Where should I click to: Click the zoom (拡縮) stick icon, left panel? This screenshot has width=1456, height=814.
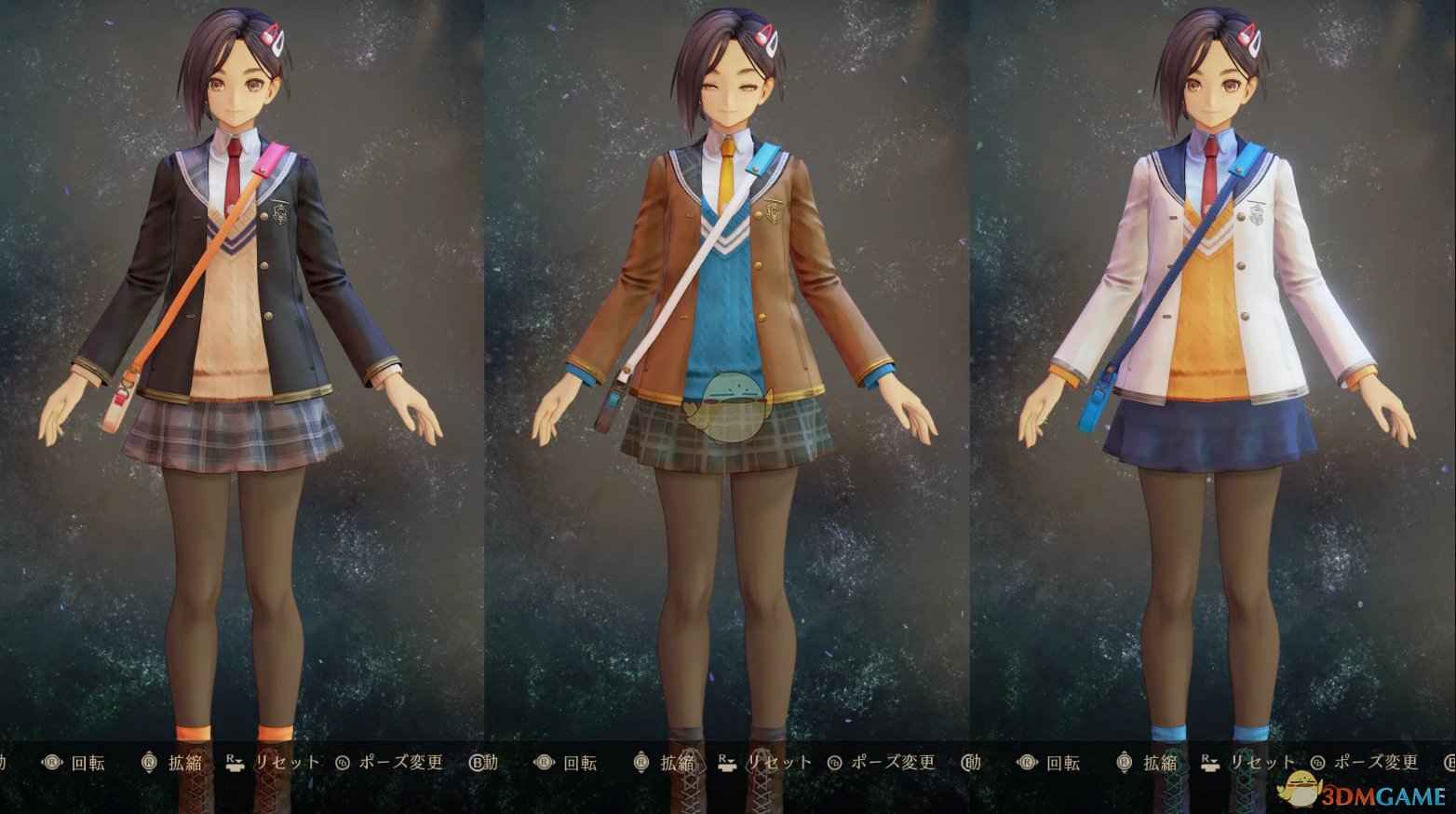pos(149,762)
